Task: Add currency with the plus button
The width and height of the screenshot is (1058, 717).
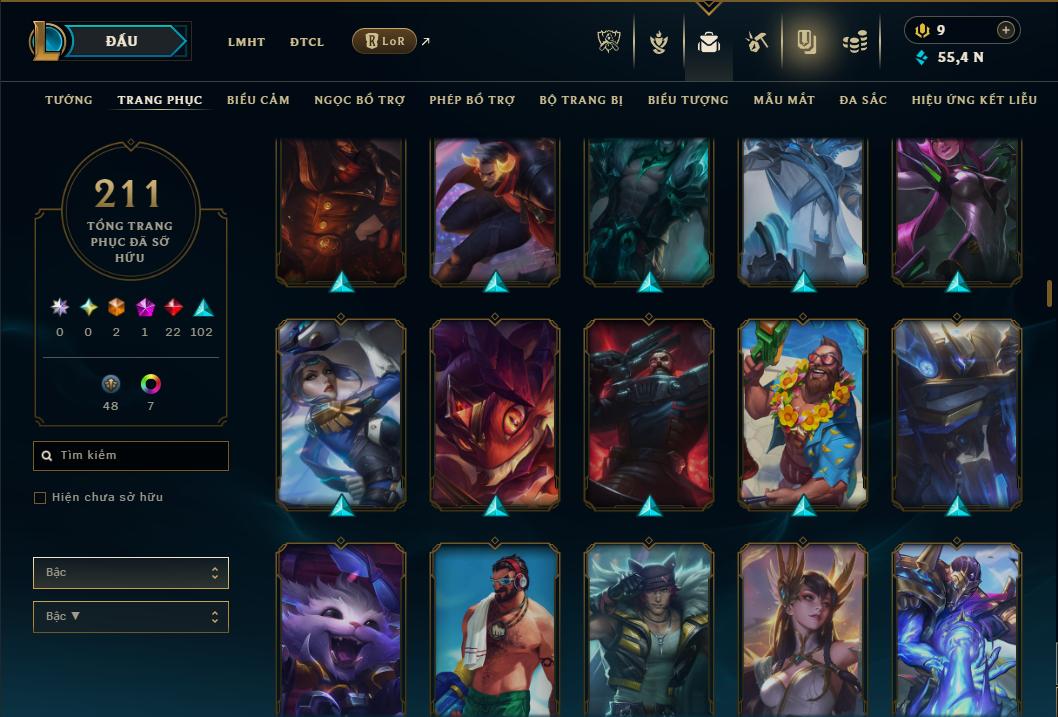Action: click(x=1006, y=30)
